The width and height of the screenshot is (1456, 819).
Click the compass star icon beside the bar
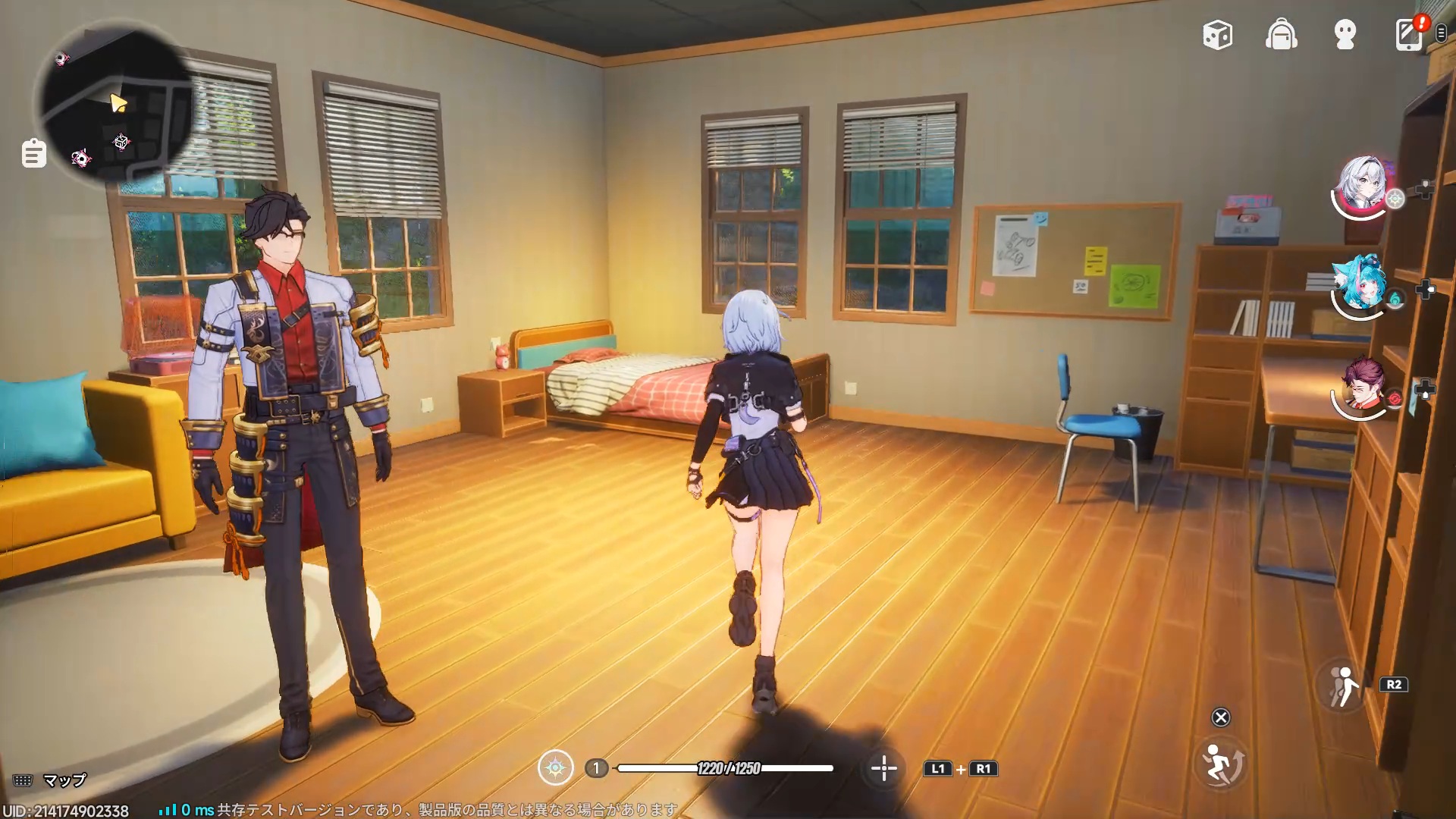click(555, 768)
